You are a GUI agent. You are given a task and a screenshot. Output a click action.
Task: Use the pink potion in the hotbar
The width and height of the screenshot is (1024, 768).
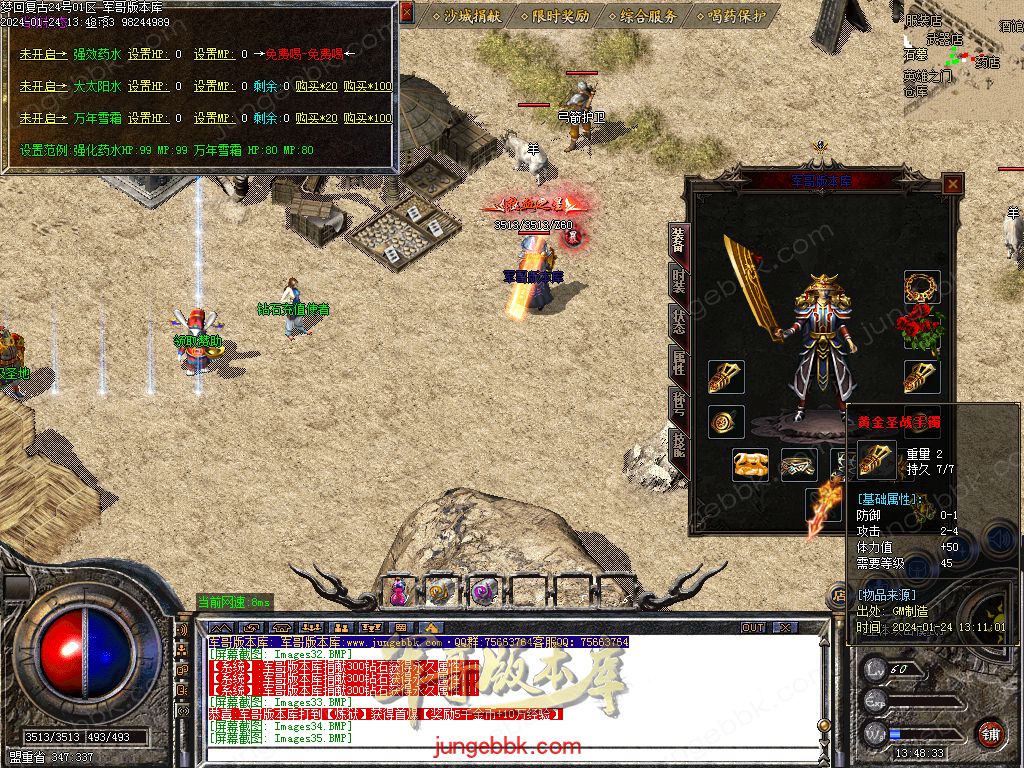pyautogui.click(x=398, y=592)
